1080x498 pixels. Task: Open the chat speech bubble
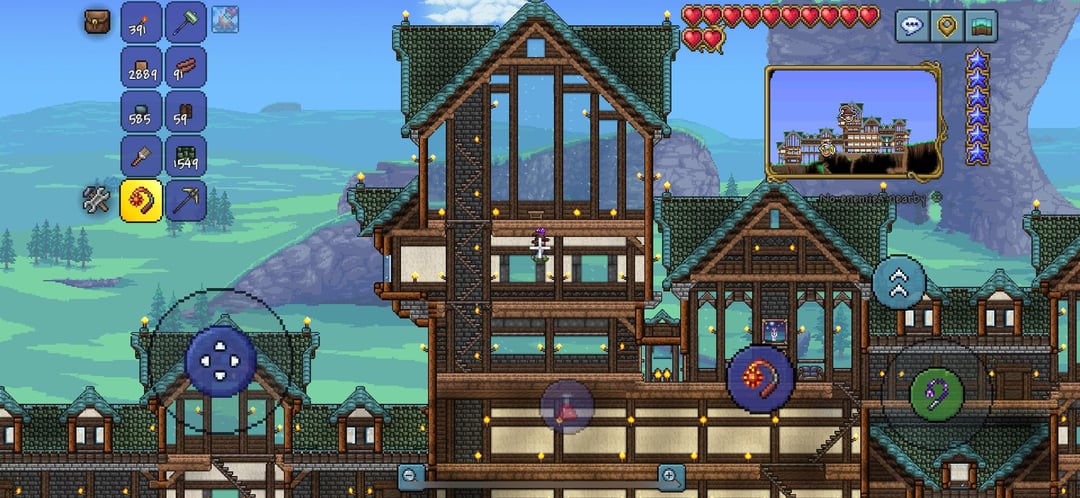point(911,26)
